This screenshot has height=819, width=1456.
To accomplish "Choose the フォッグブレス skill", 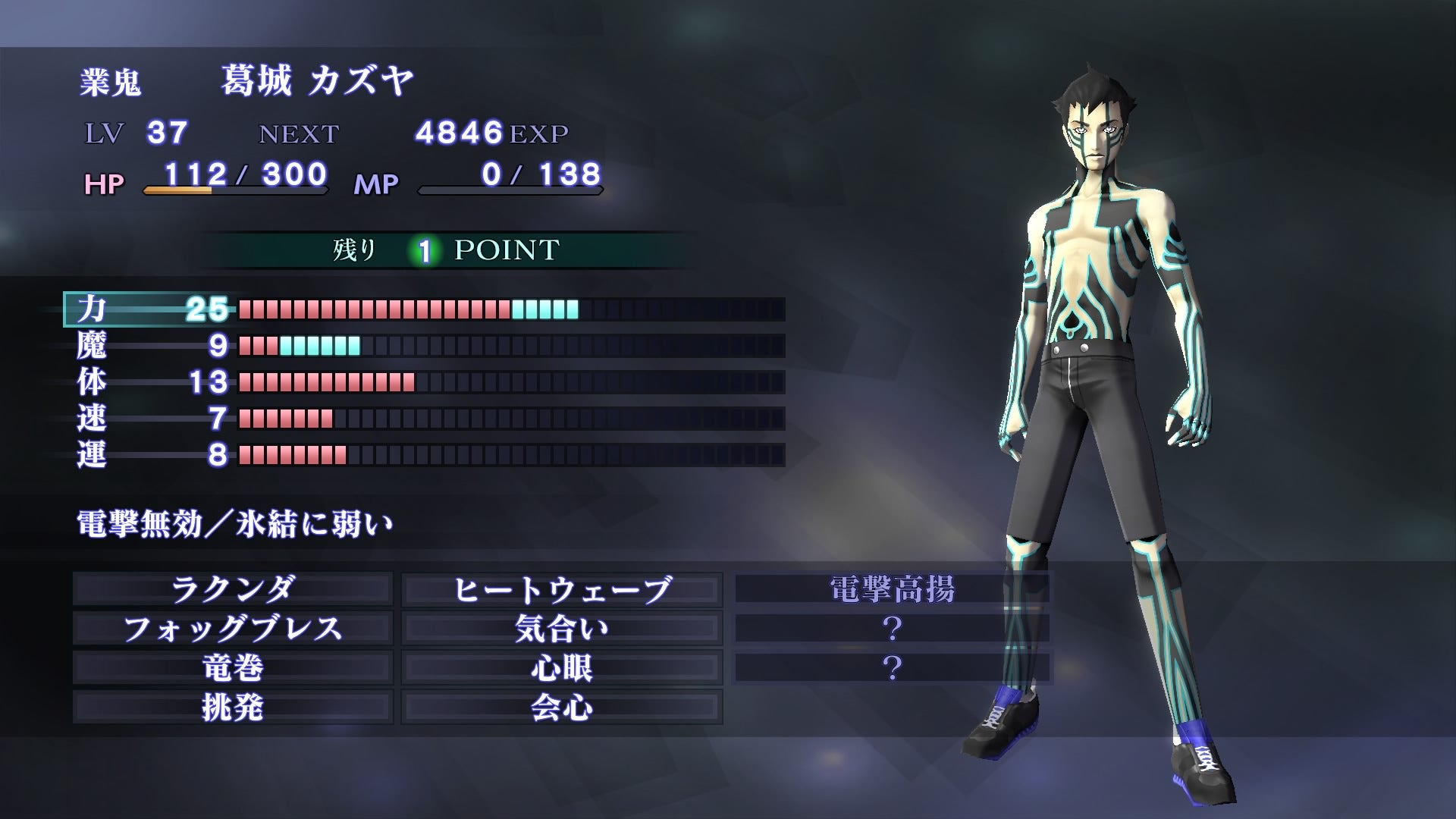I will [233, 629].
